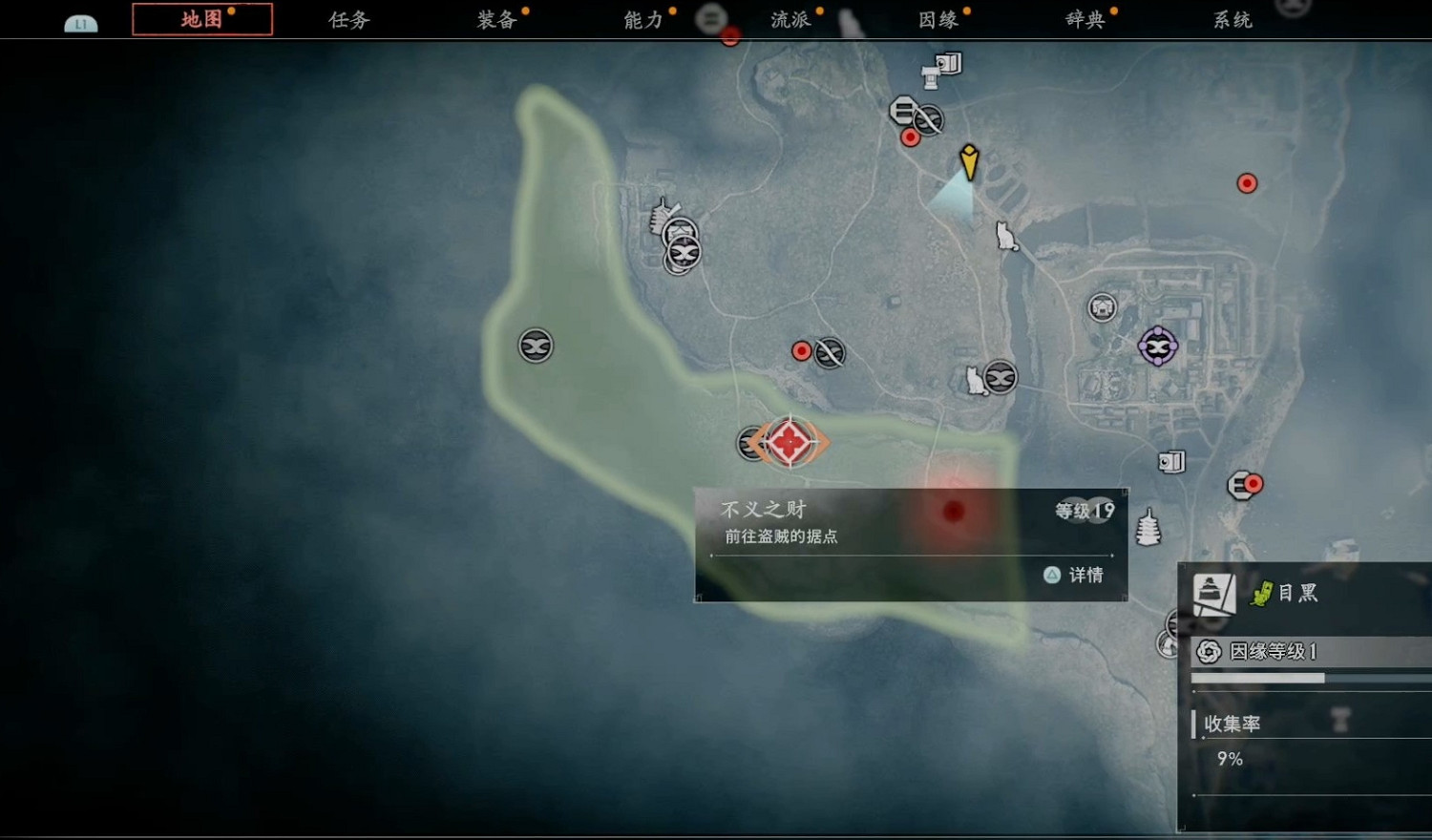This screenshot has height=840, width=1432.
Task: Open the 系统 menu
Action: pos(1232,19)
